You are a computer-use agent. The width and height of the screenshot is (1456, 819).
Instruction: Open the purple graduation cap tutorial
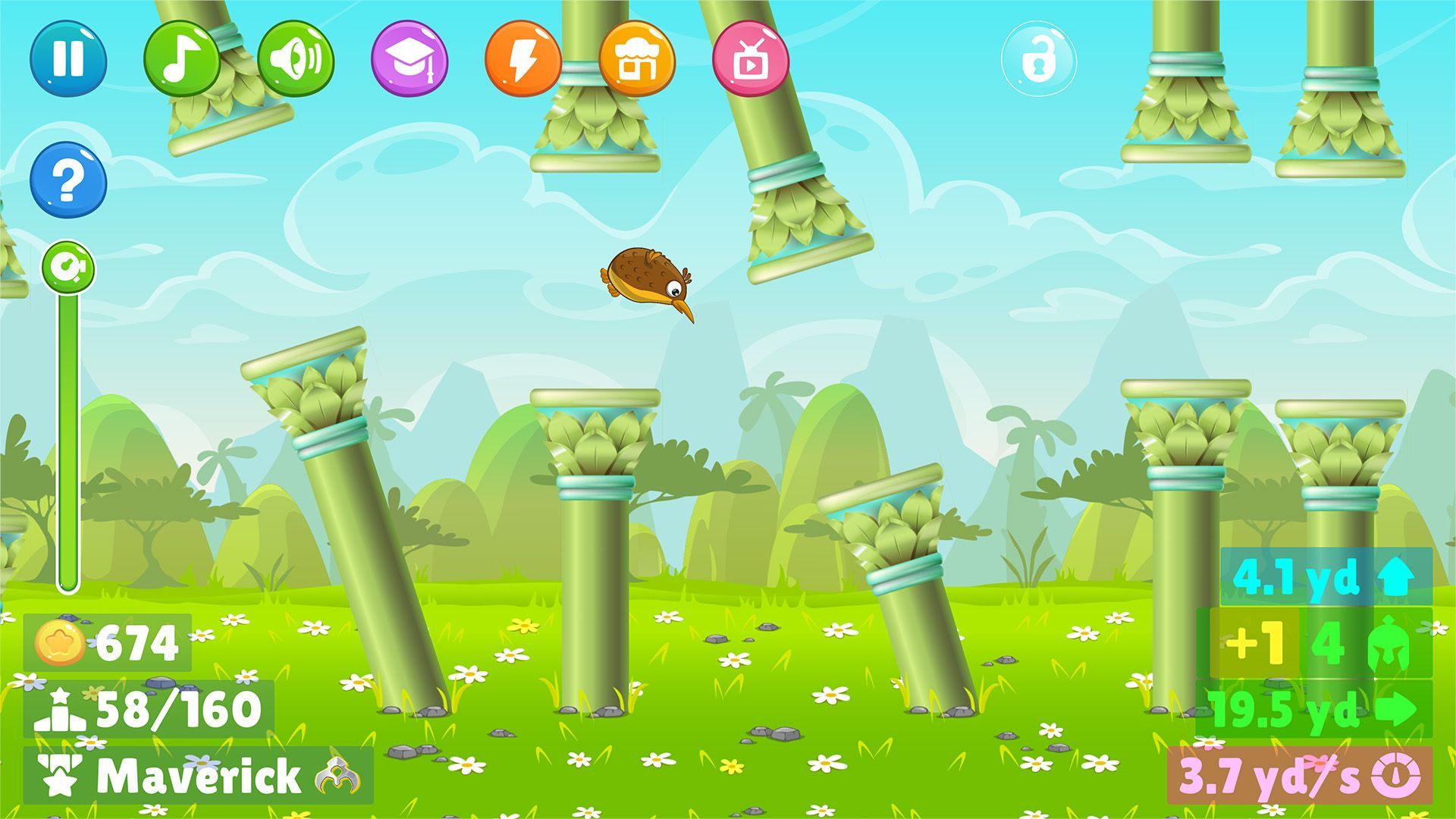pyautogui.click(x=409, y=59)
